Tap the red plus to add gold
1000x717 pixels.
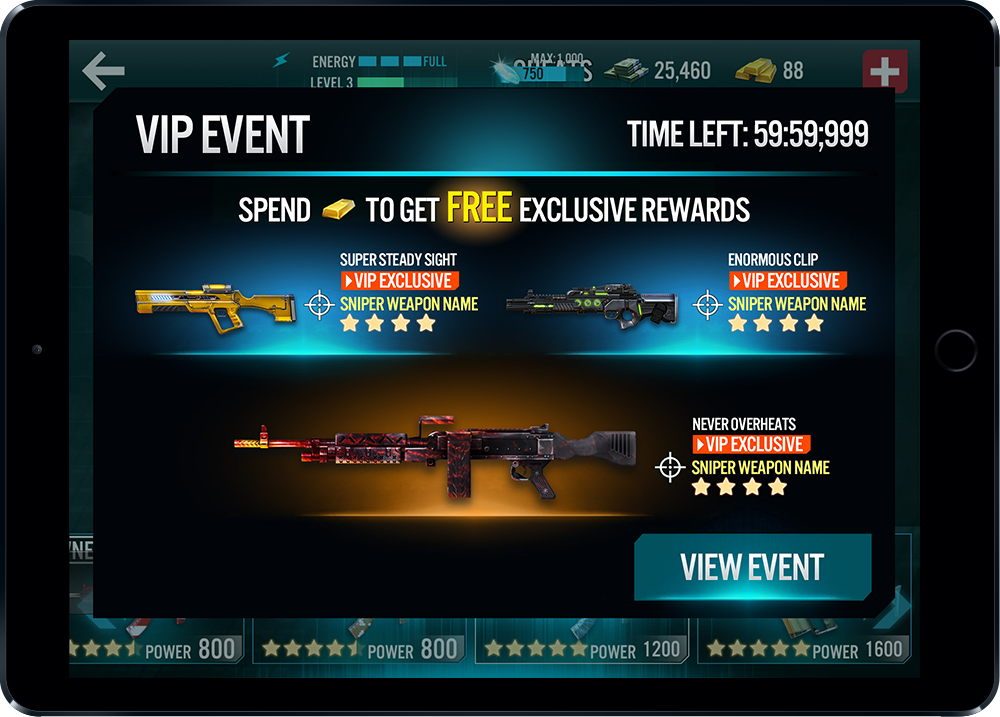coord(884,72)
